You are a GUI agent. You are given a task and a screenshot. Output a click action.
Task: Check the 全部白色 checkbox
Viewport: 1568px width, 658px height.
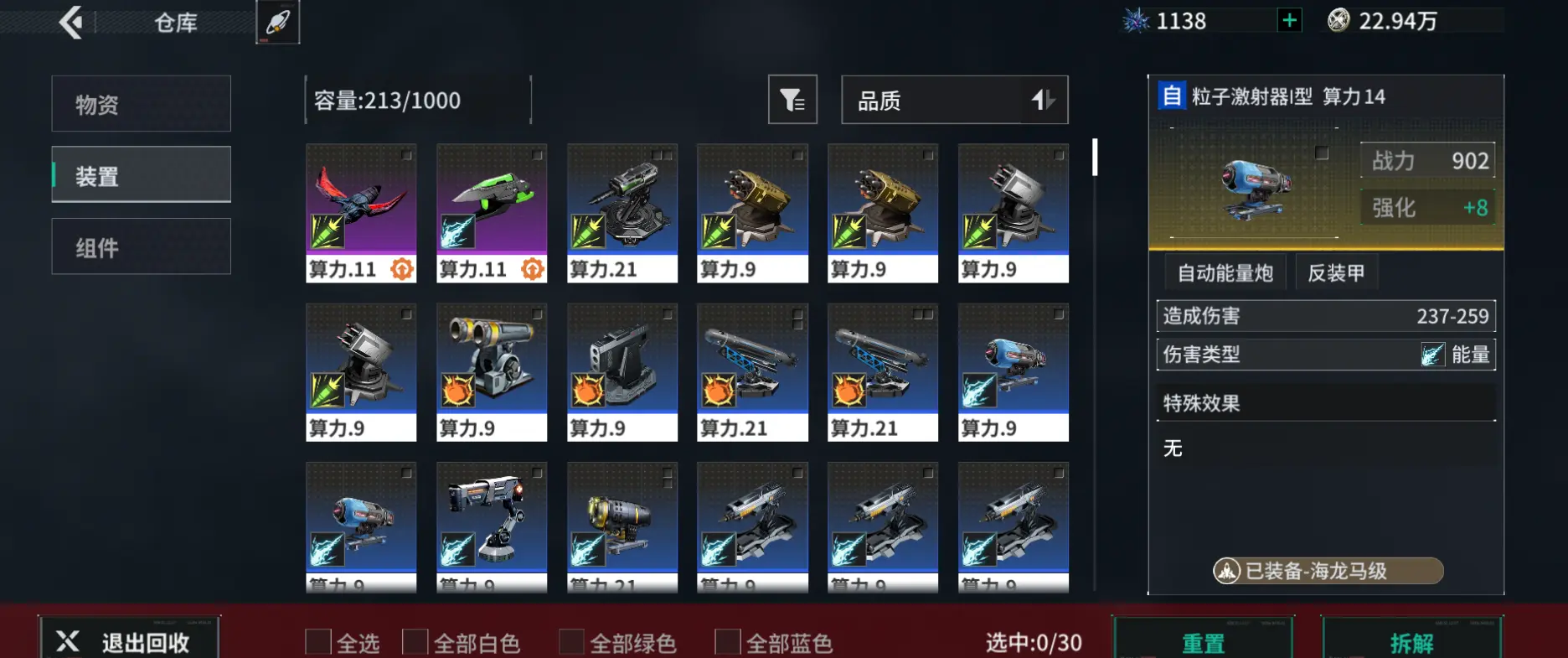click(415, 641)
